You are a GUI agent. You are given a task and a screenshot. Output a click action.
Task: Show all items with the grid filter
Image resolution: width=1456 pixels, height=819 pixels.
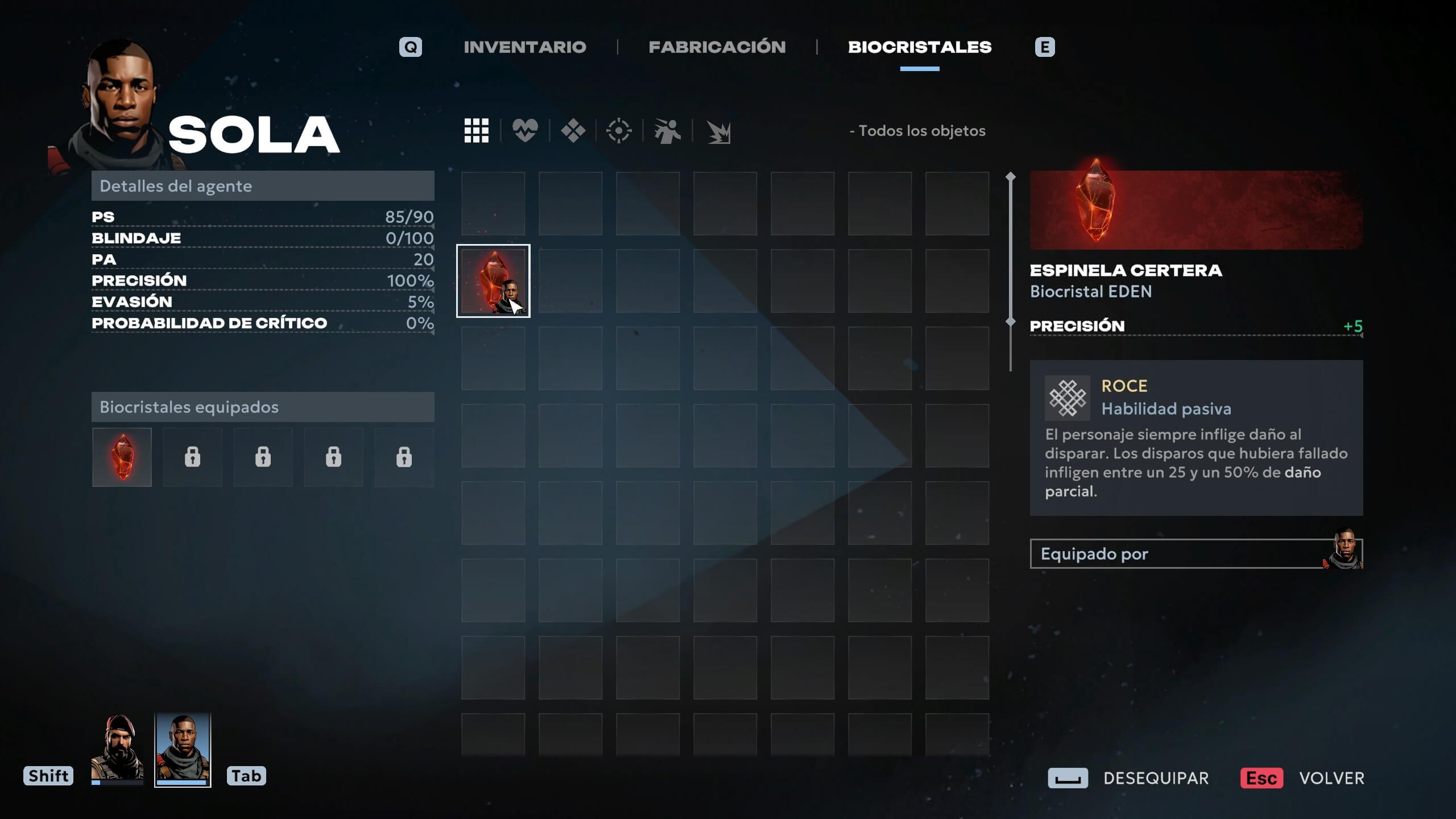(x=476, y=131)
